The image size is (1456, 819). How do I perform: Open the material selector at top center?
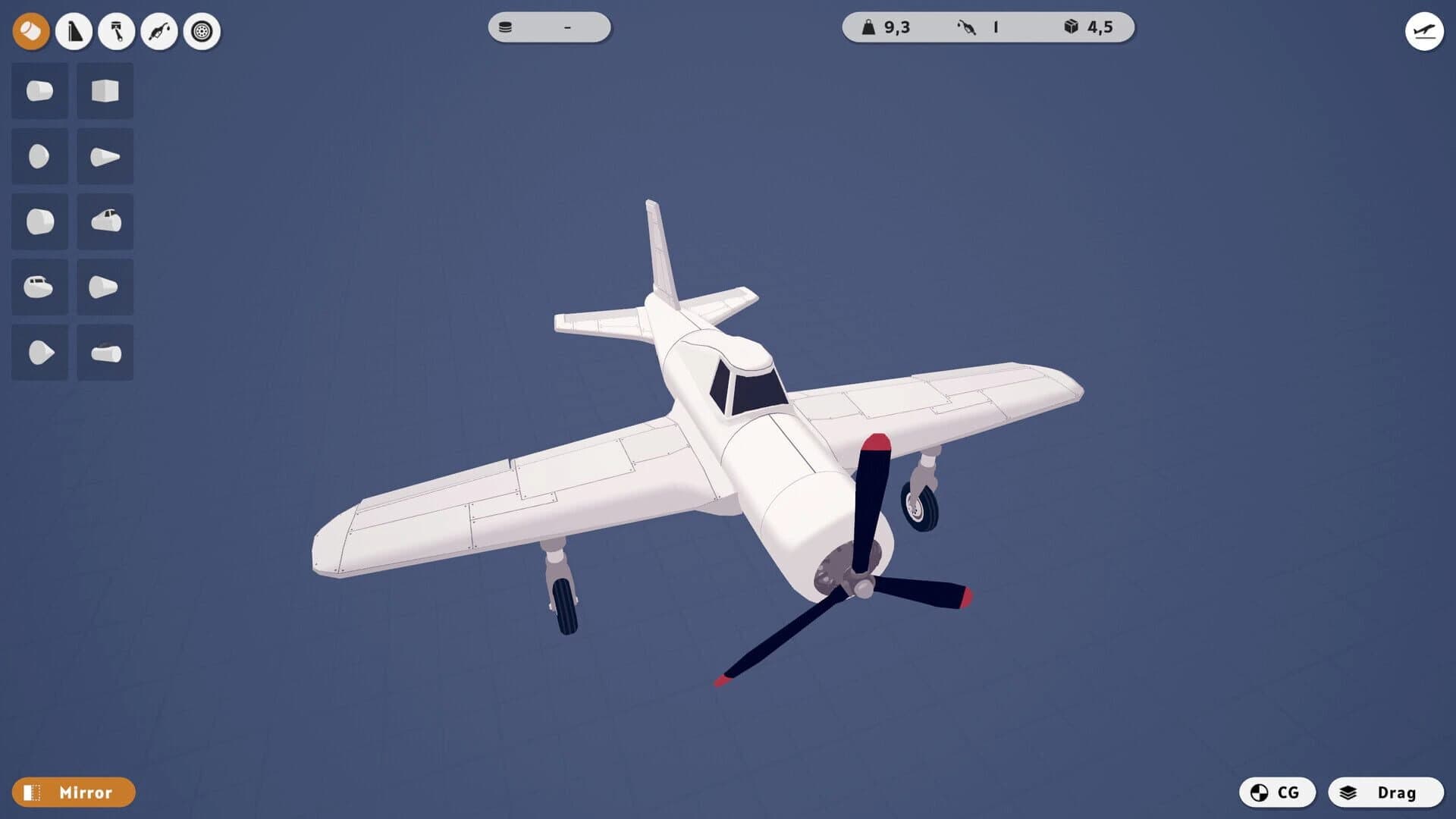pyautogui.click(x=549, y=27)
